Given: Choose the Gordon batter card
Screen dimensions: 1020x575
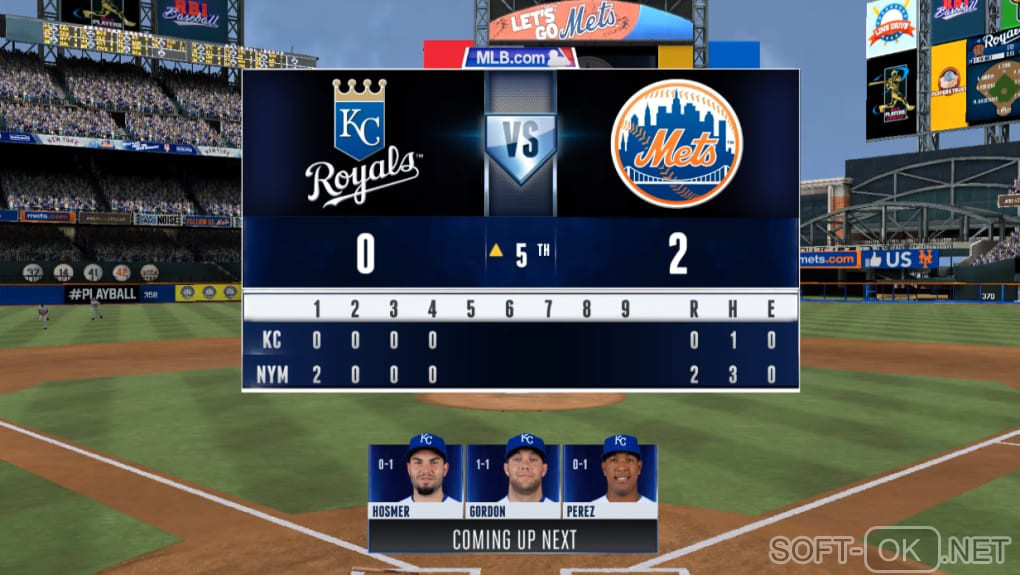Looking at the screenshot, I should click(513, 481).
